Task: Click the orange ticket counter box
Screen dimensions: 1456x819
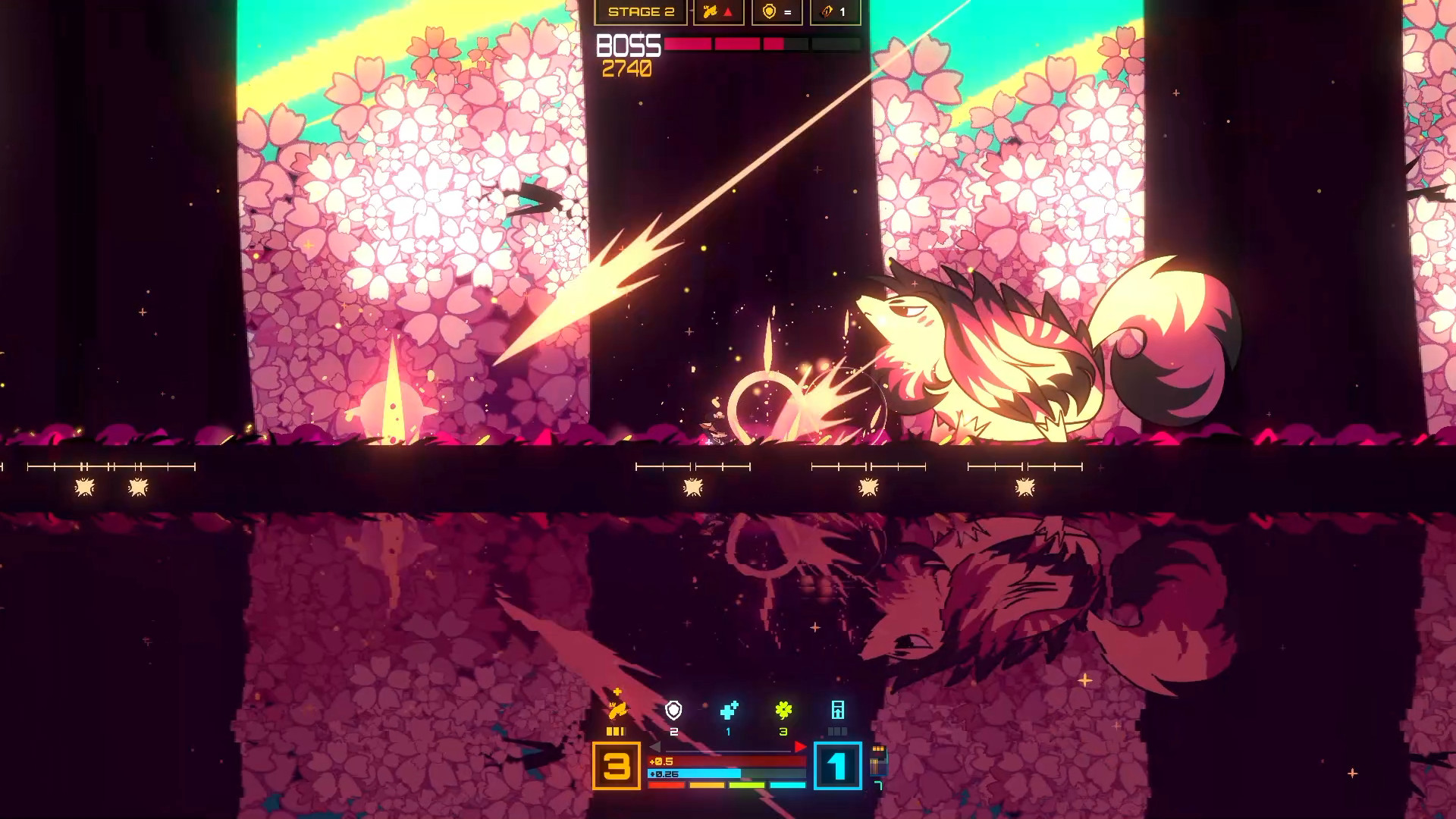Action: 835,12
